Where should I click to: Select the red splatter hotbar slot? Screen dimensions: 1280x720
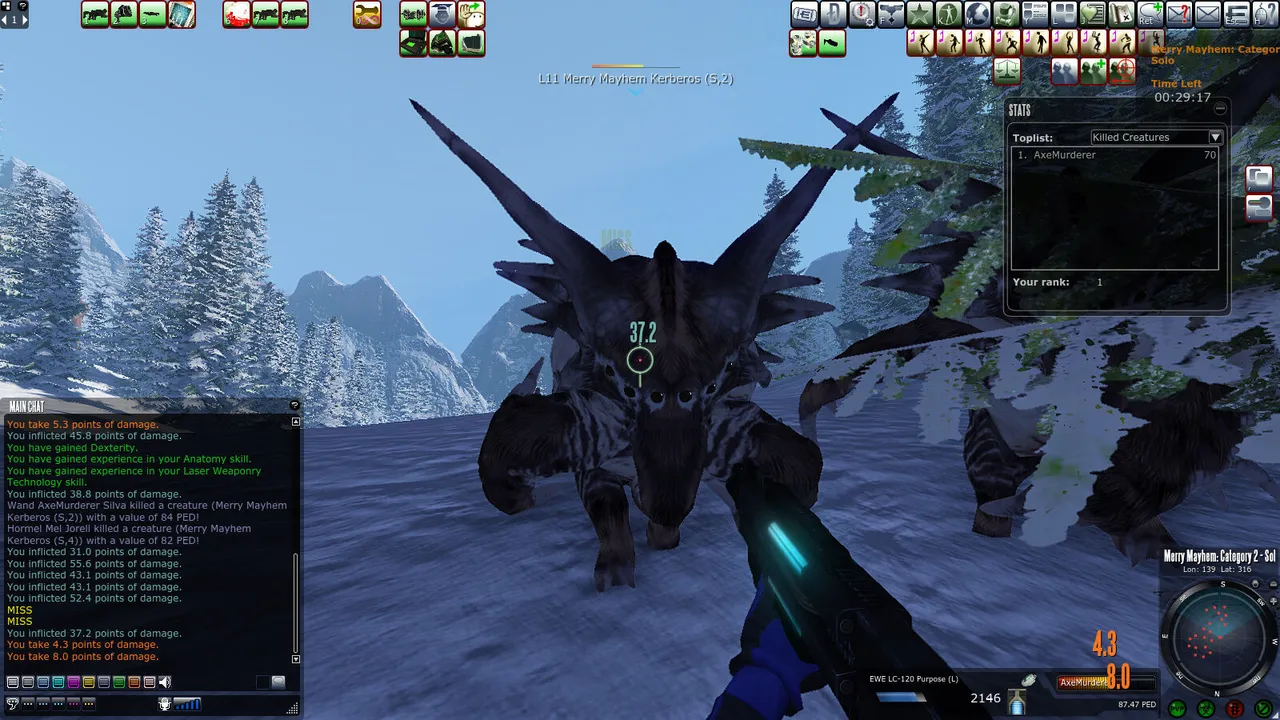[237, 15]
